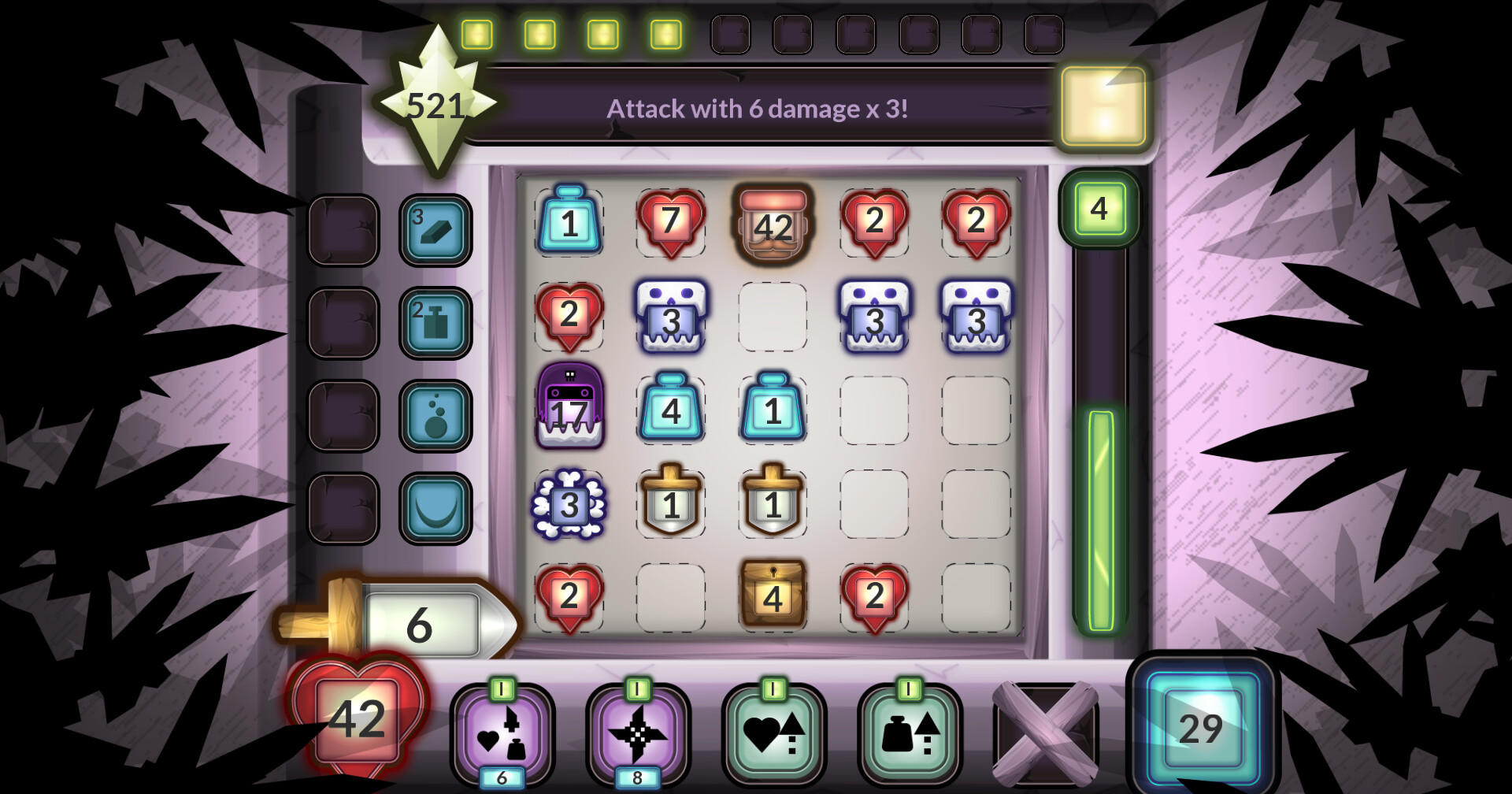Click the crystal score showing 521

pos(437,104)
